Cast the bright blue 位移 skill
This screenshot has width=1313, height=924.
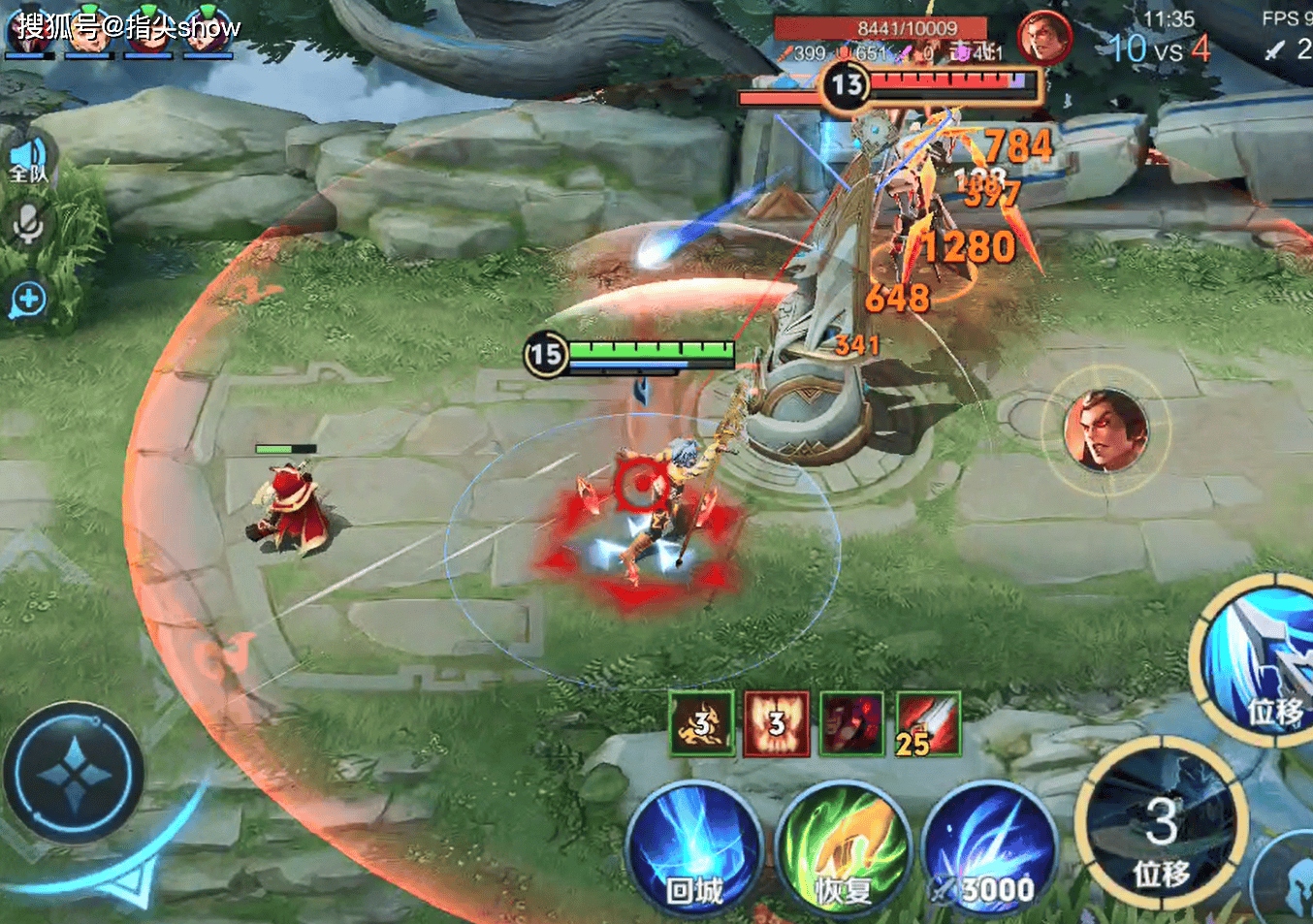point(1261,661)
